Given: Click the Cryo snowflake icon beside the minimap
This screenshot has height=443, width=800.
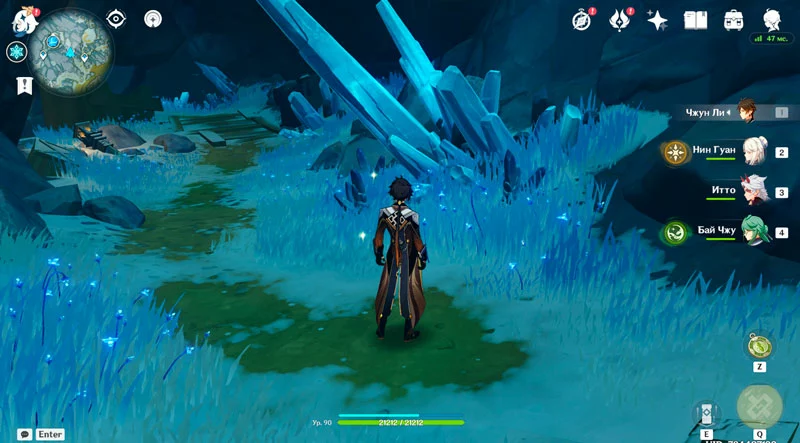Looking at the screenshot, I should point(16,52).
